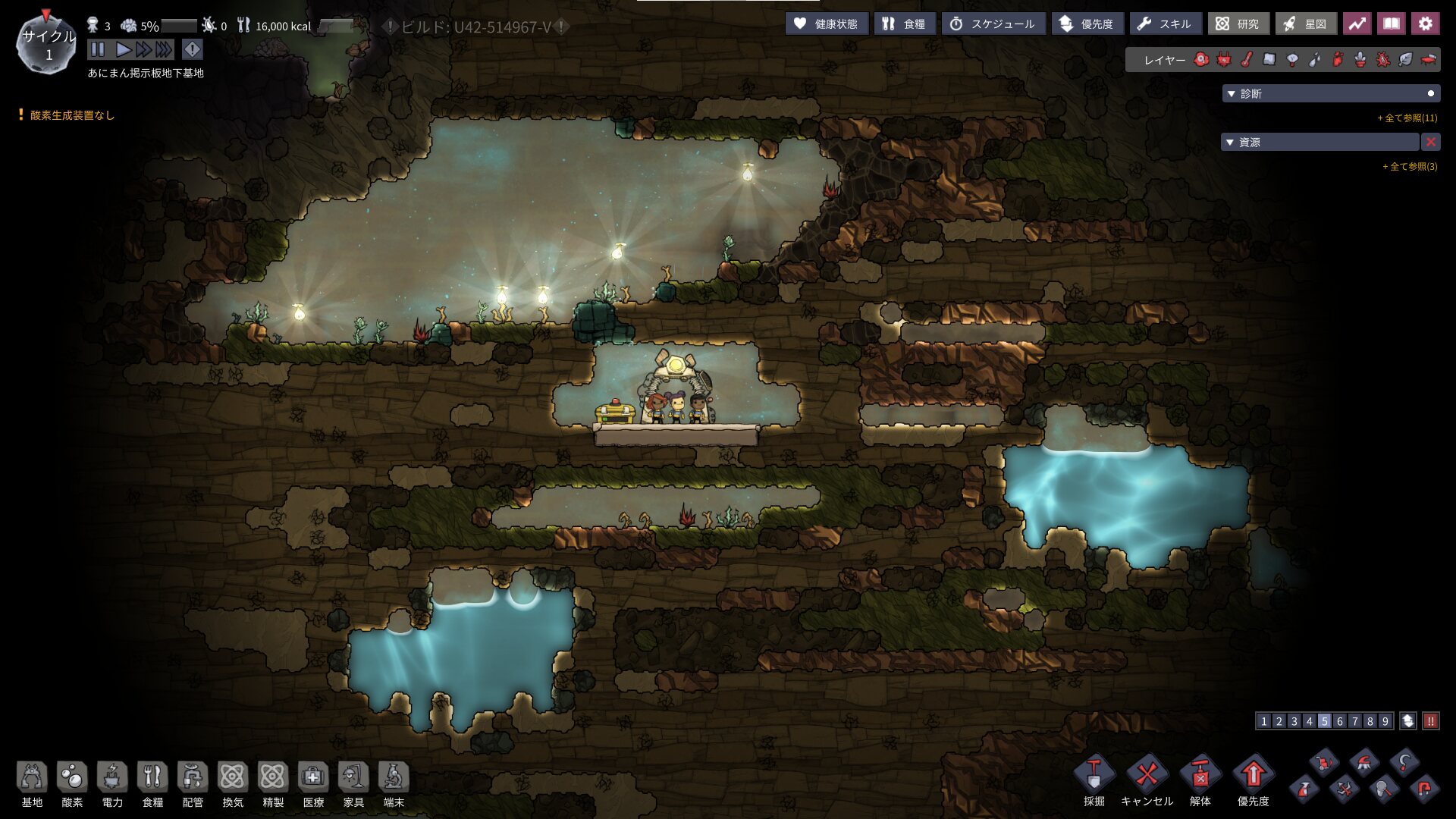Open the settings gear menu
Image resolution: width=1456 pixels, height=819 pixels.
pyautogui.click(x=1425, y=24)
